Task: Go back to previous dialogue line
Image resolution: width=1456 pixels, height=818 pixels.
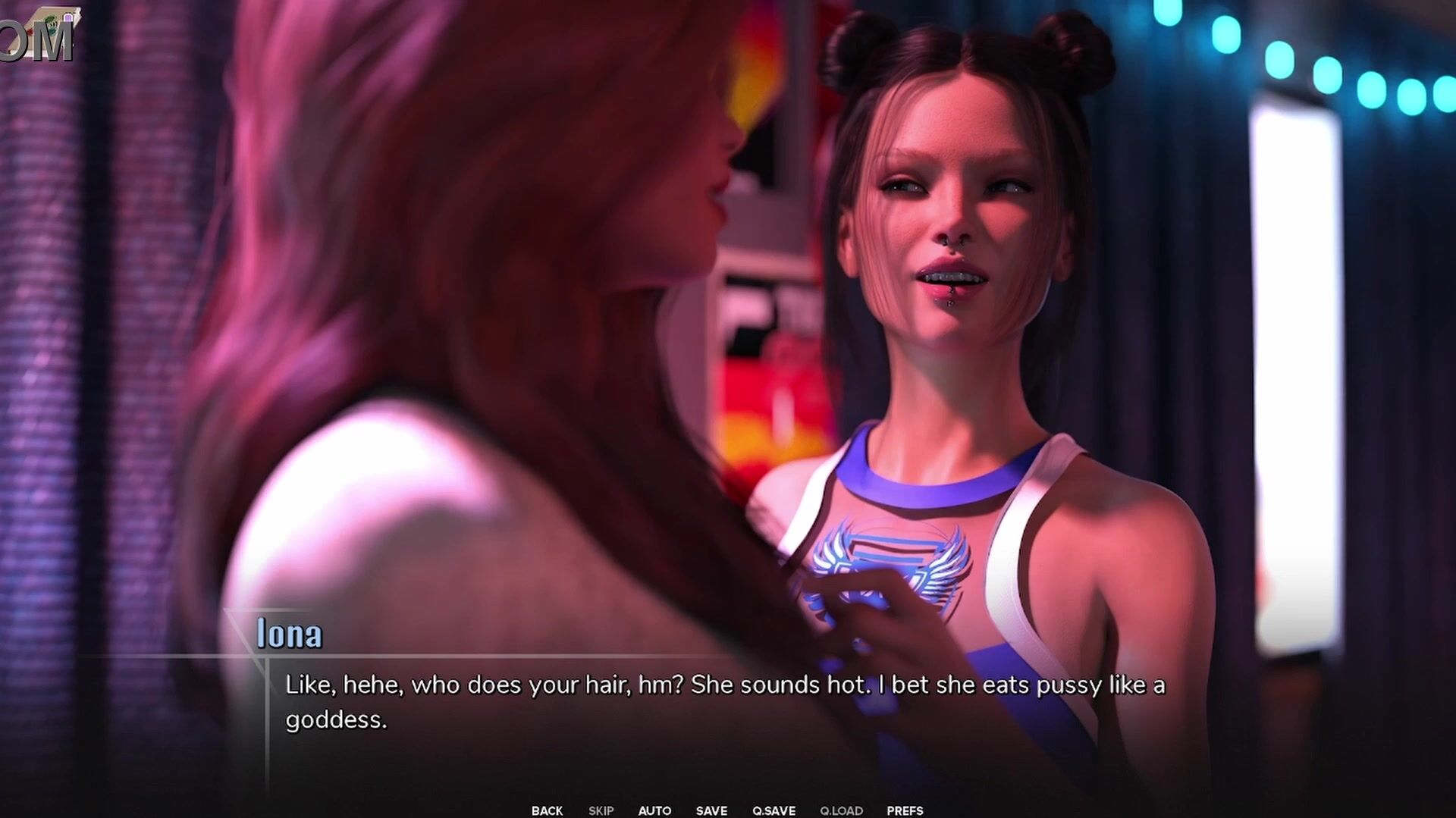Action: click(547, 810)
